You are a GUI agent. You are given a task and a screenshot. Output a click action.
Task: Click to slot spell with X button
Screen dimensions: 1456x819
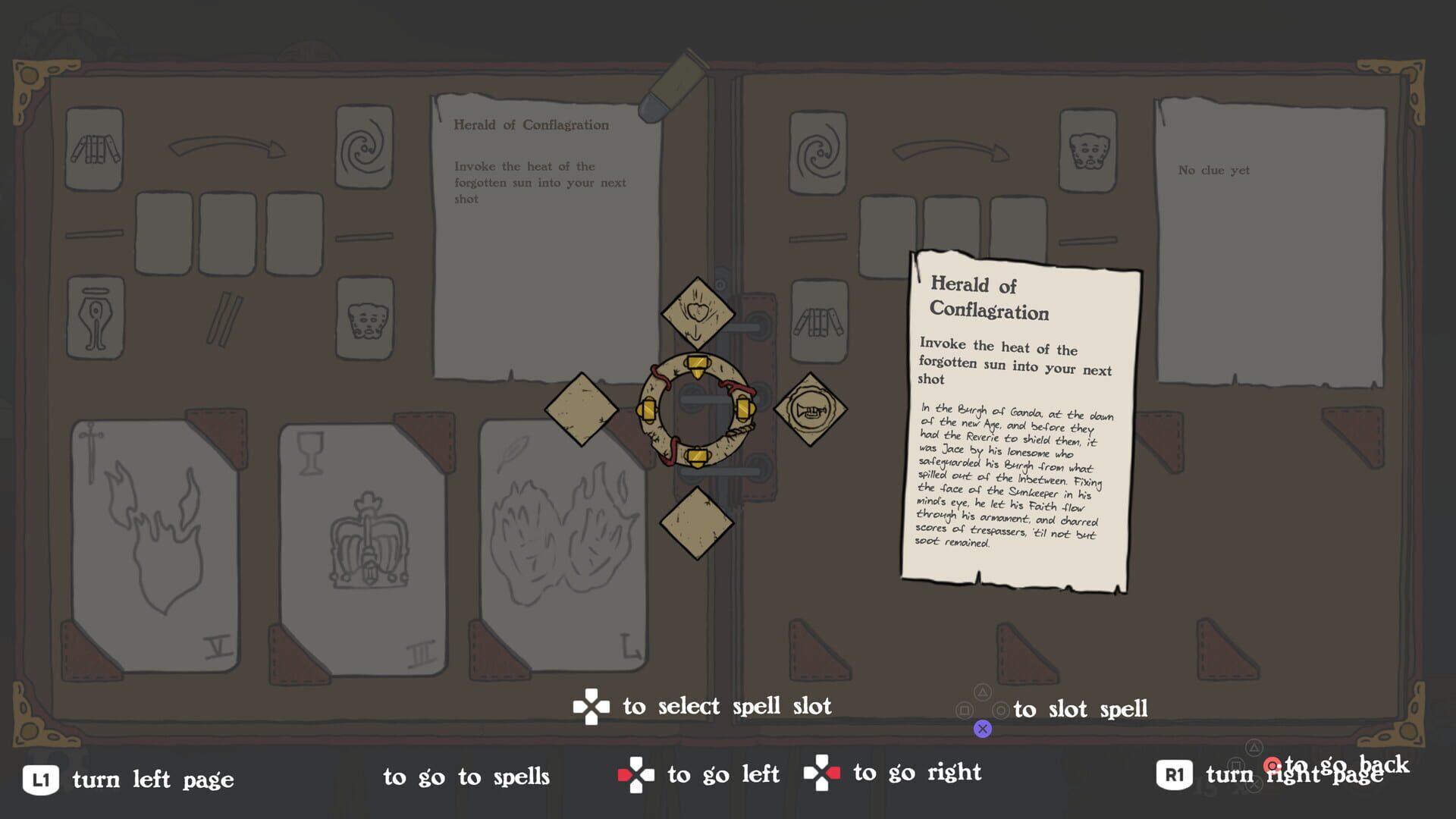pos(984,728)
